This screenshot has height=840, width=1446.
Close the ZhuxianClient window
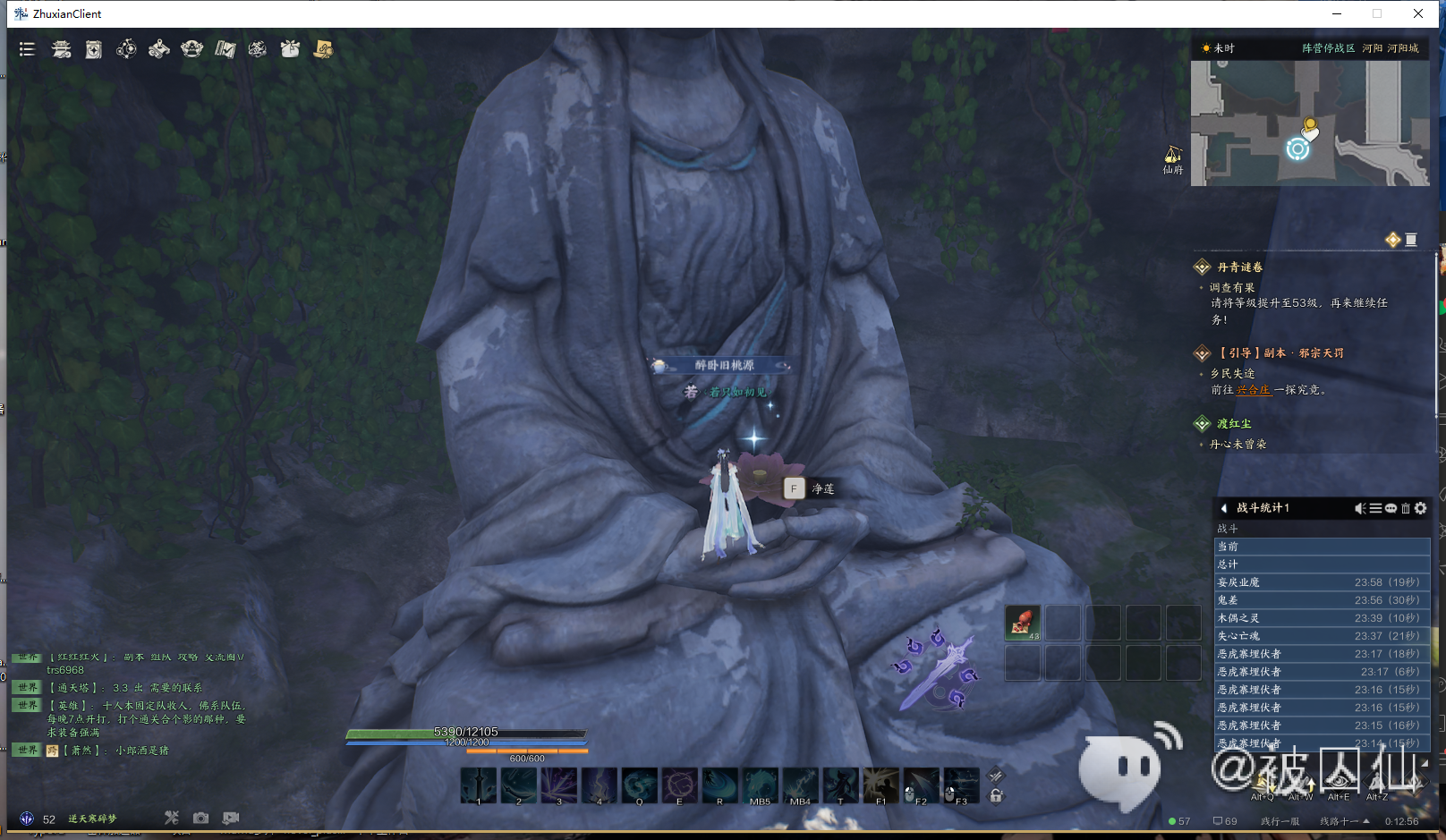[x=1418, y=13]
